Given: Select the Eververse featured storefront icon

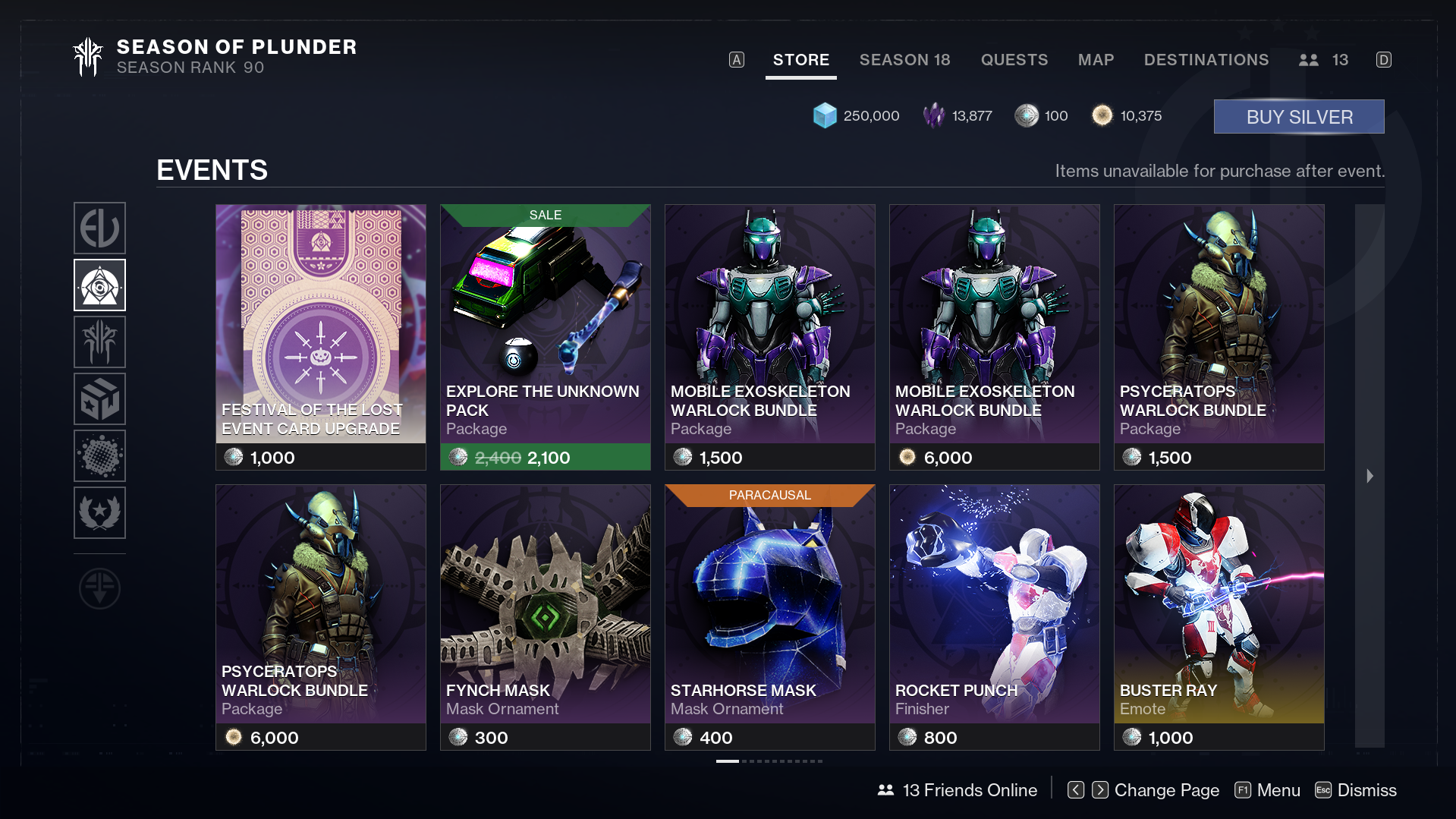Looking at the screenshot, I should coord(99,228).
